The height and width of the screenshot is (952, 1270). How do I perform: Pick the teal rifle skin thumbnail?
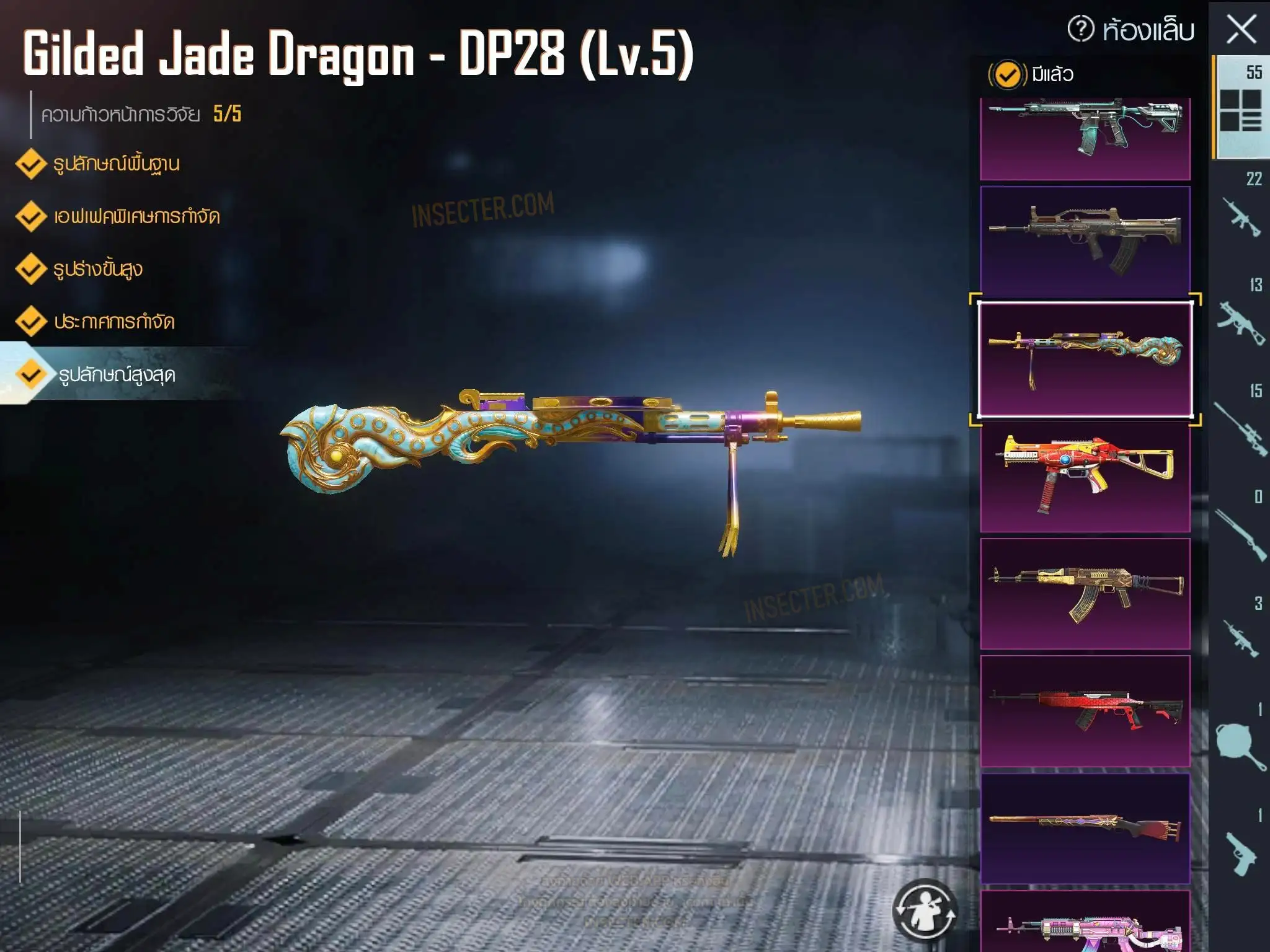[x=1085, y=138]
